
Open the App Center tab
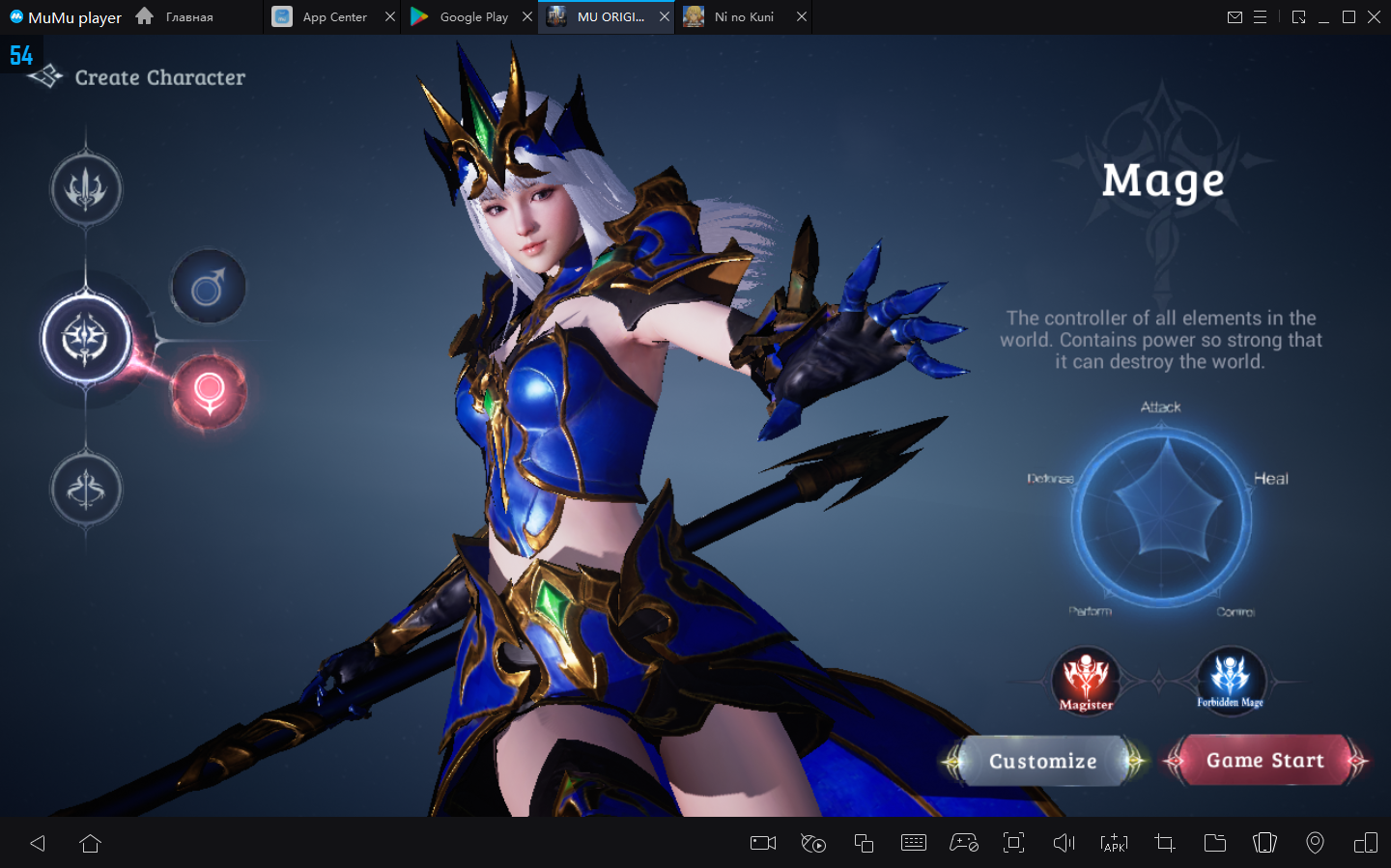click(x=333, y=17)
